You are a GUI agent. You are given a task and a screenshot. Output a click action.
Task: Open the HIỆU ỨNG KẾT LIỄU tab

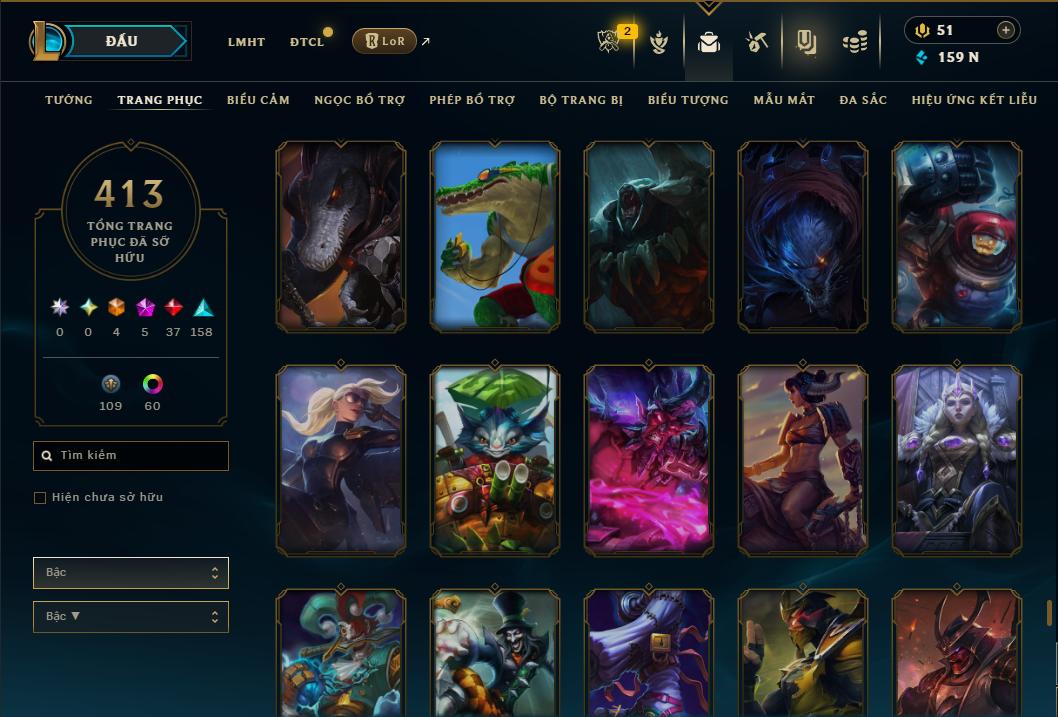(974, 100)
